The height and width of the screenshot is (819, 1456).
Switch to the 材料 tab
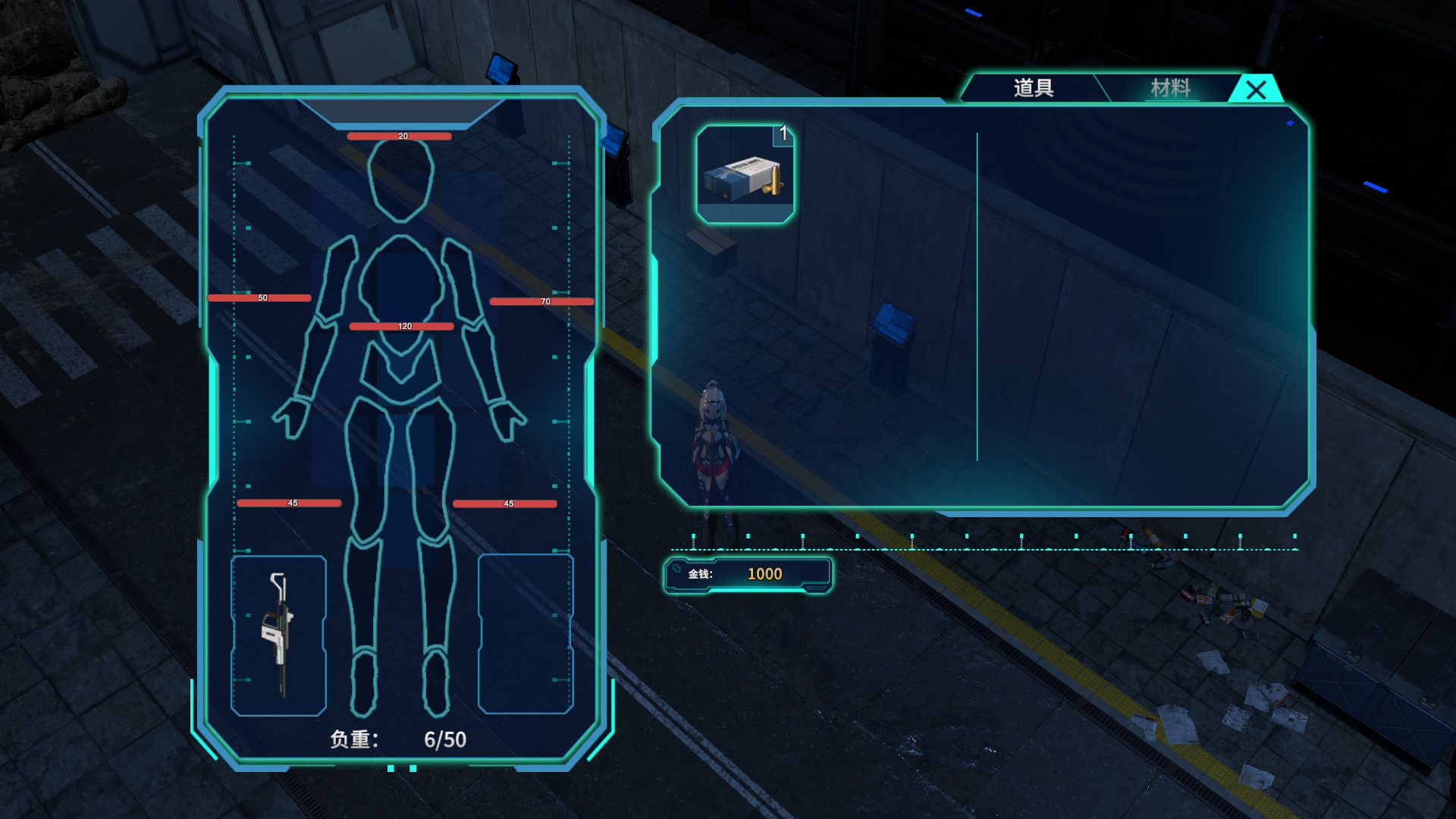(x=1169, y=87)
